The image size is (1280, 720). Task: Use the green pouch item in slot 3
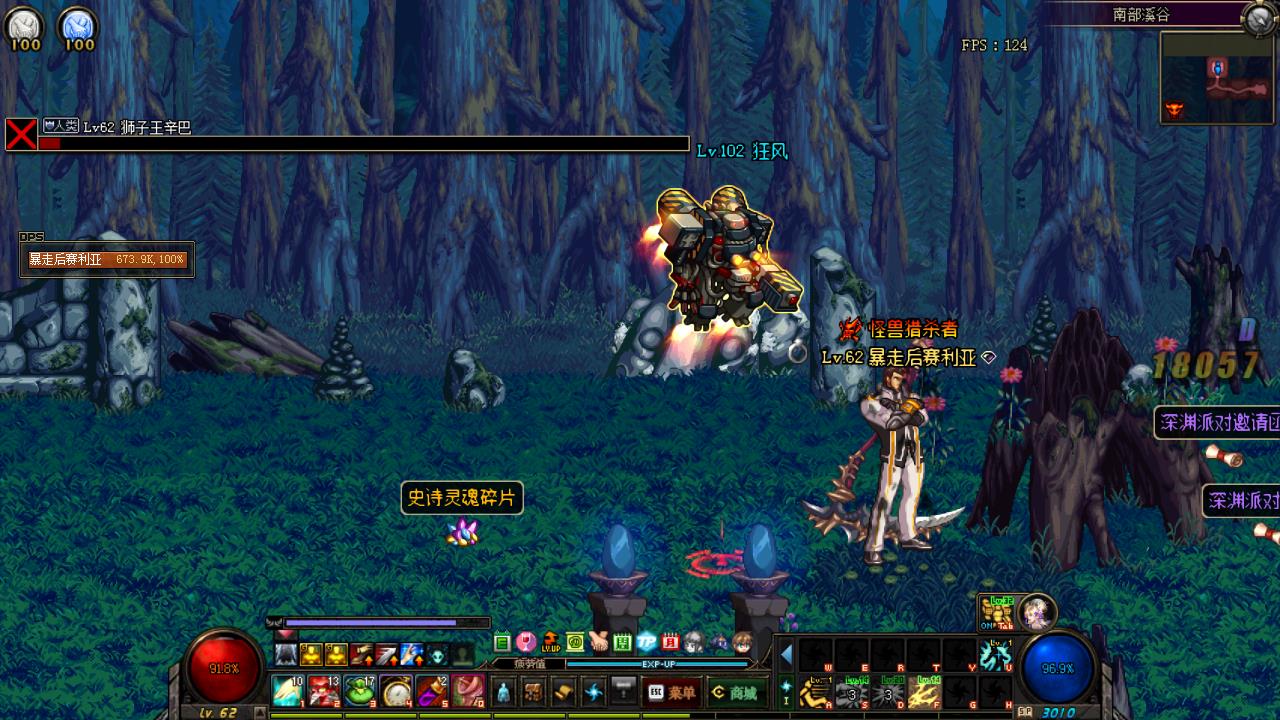coord(360,691)
